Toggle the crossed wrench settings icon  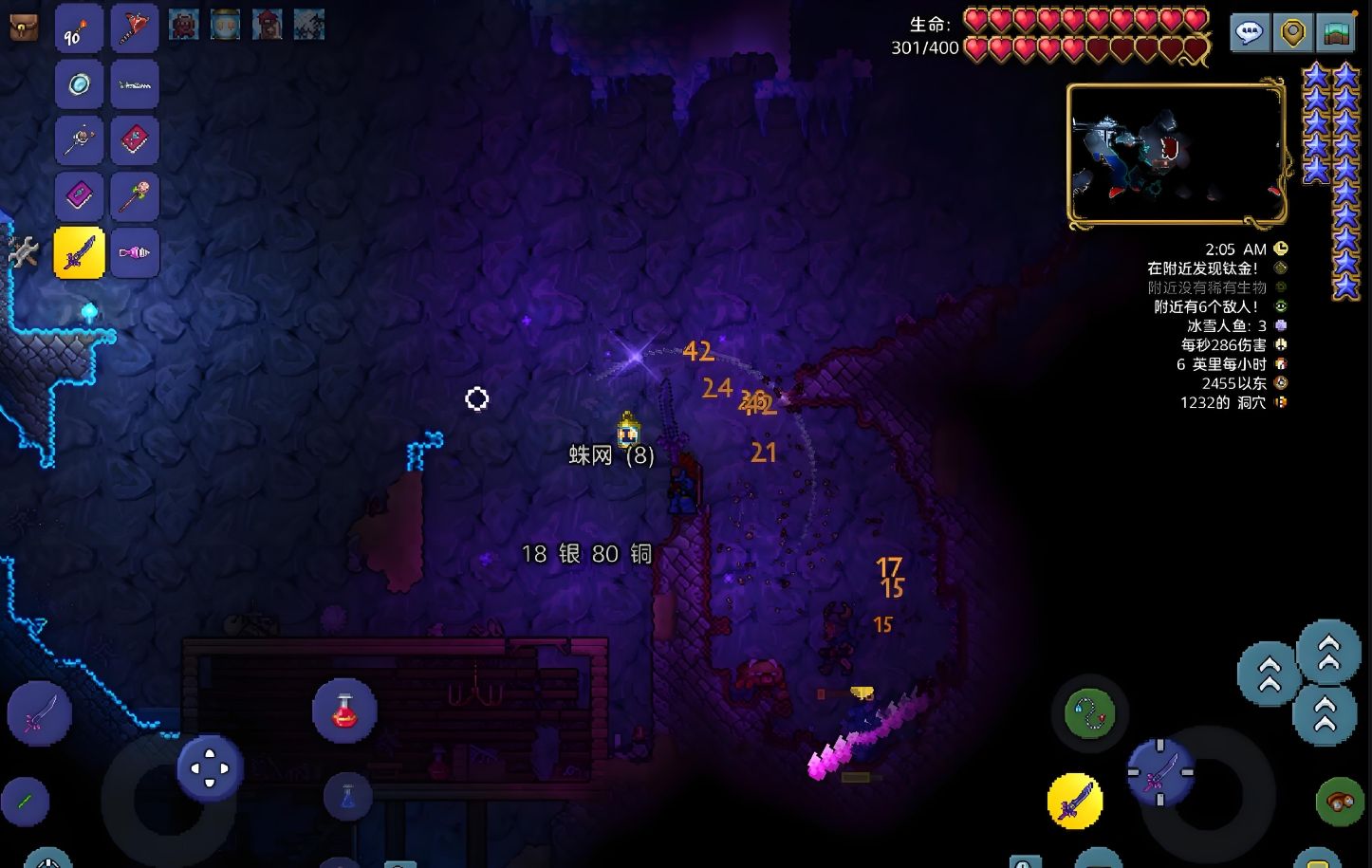[23, 251]
